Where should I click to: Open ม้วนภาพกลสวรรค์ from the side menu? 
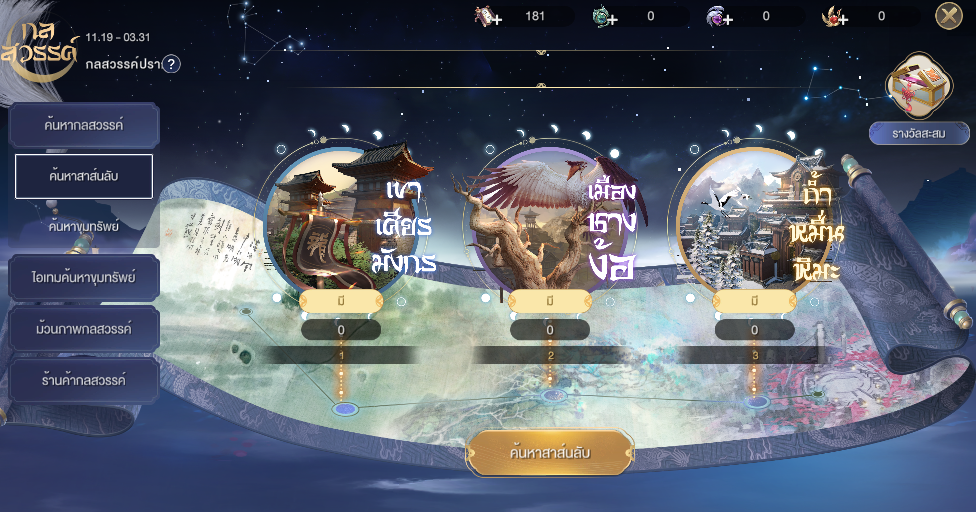tap(84, 328)
